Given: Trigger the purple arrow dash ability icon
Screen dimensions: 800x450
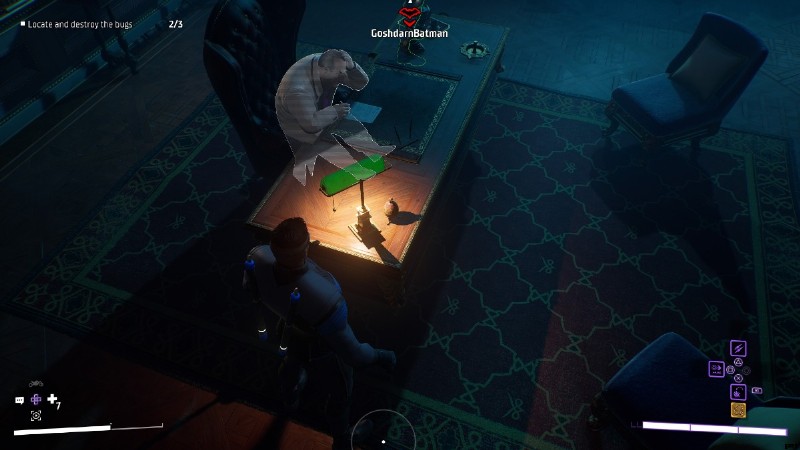Looking at the screenshot, I should pyautogui.click(x=716, y=369).
